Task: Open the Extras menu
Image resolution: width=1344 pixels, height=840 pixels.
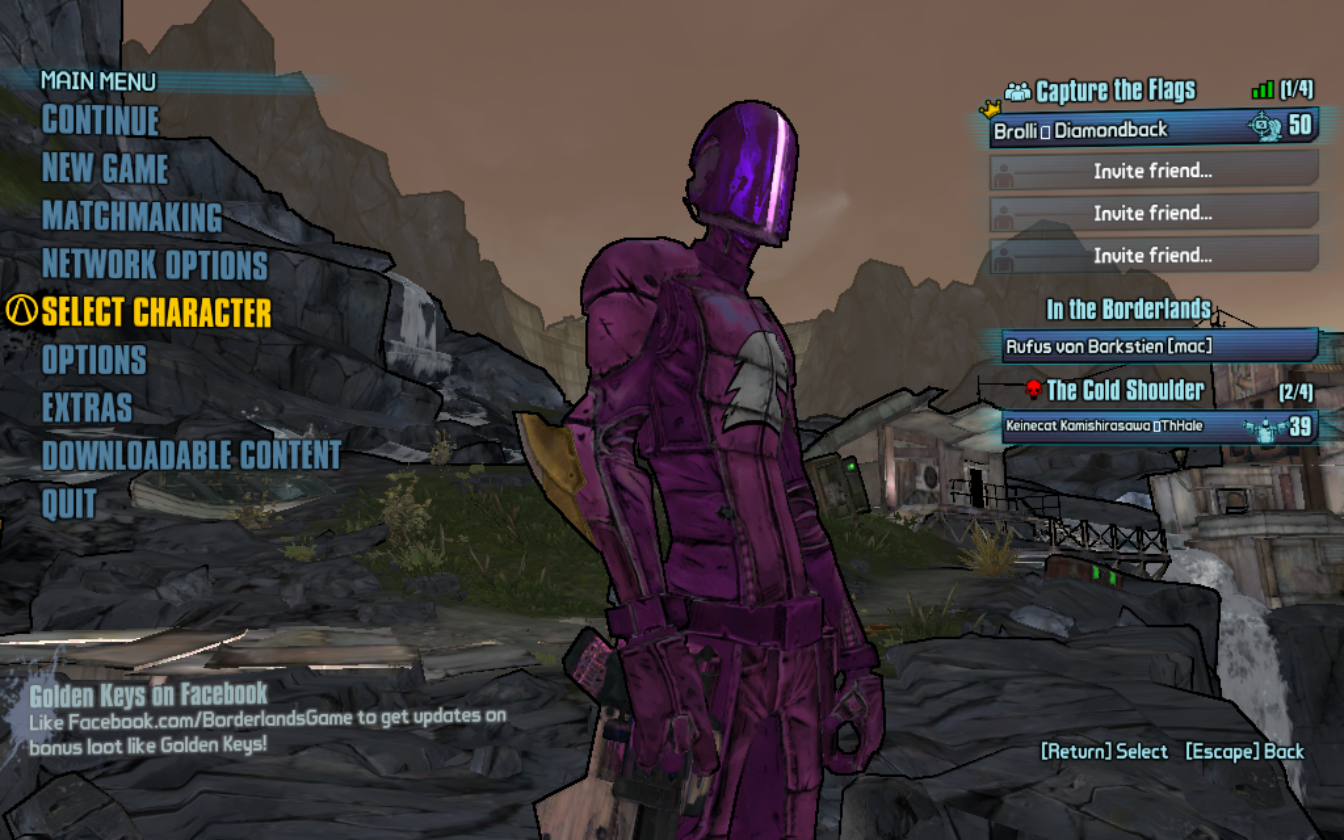Action: pos(87,408)
